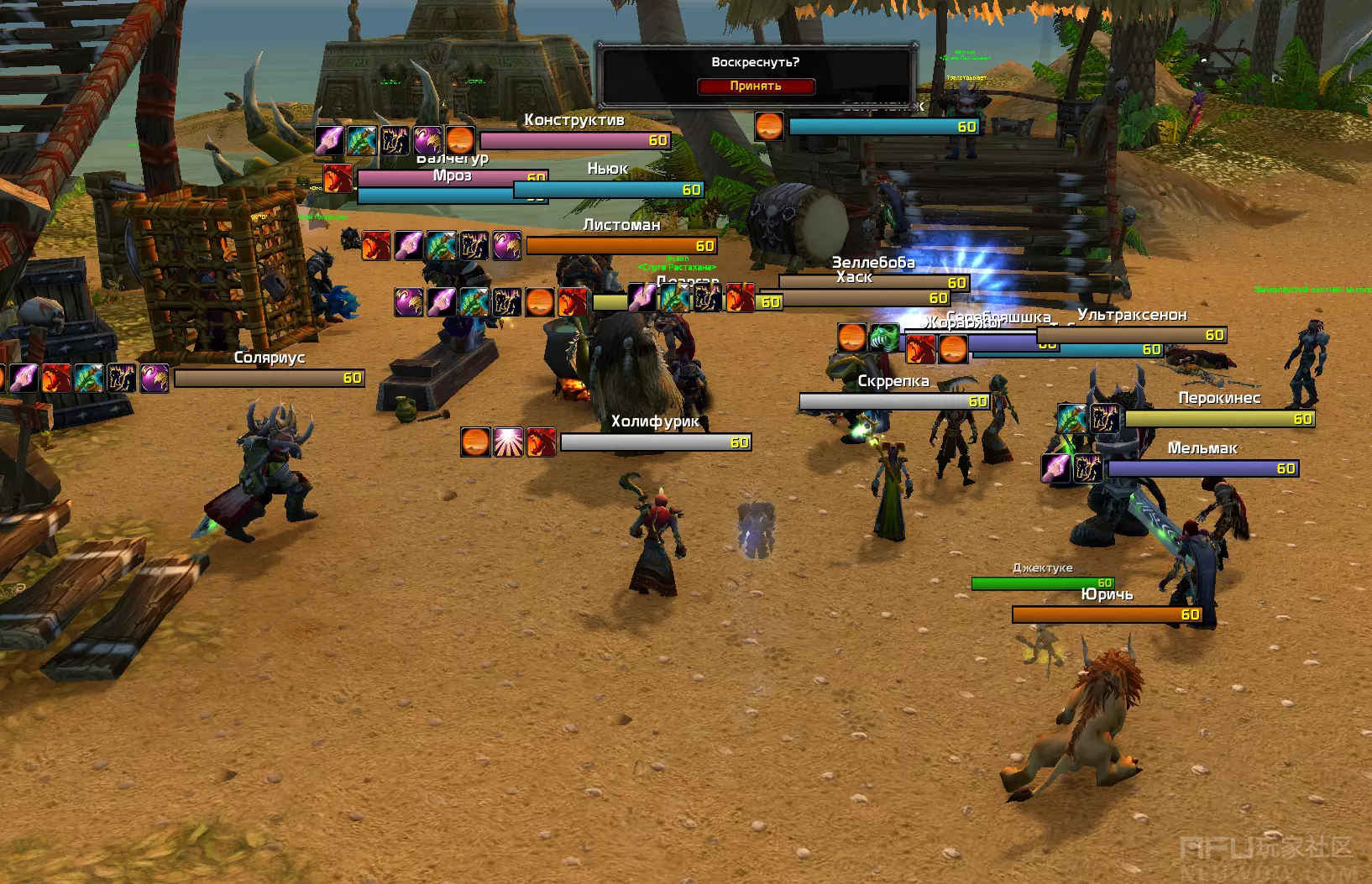Click the Перокинес nameplate
This screenshot has width=1372, height=884.
1219,418
